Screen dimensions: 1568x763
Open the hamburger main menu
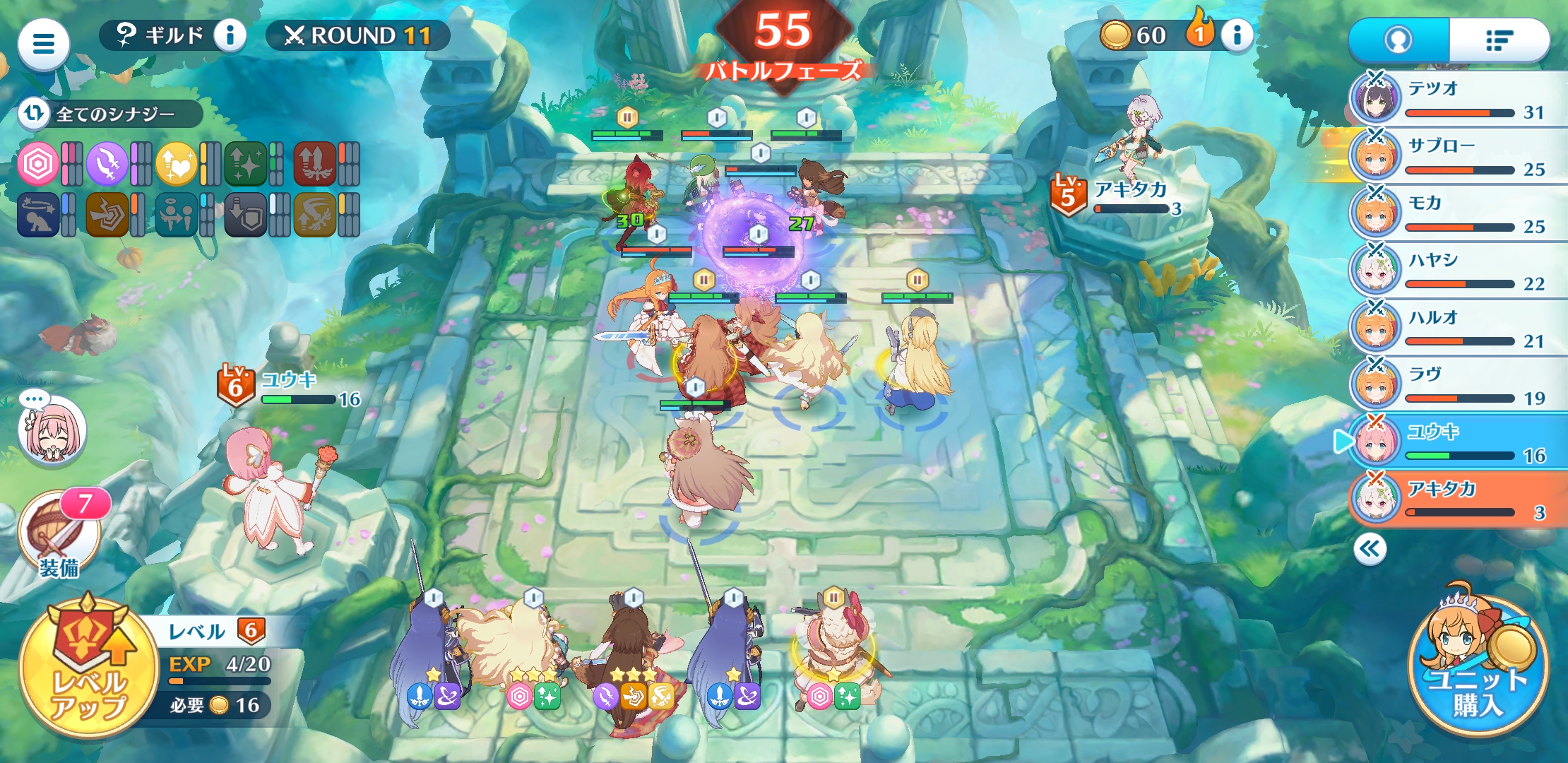click(x=43, y=44)
